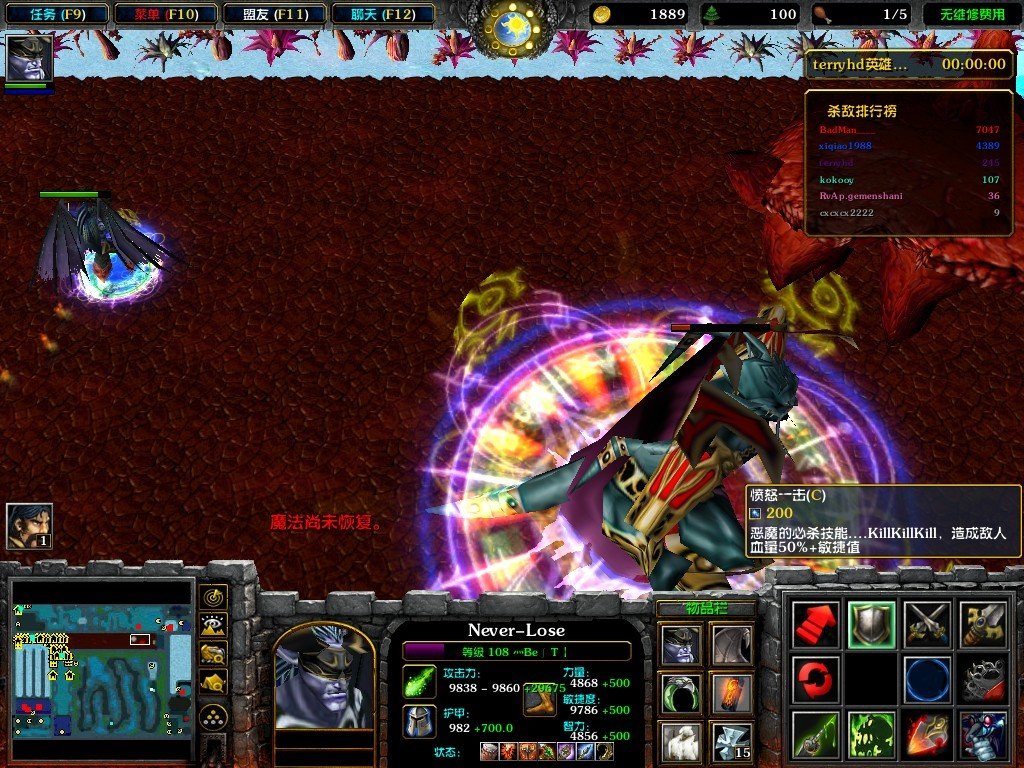Activate the sword Attack command
The height and width of the screenshot is (768, 1024).
point(981,624)
